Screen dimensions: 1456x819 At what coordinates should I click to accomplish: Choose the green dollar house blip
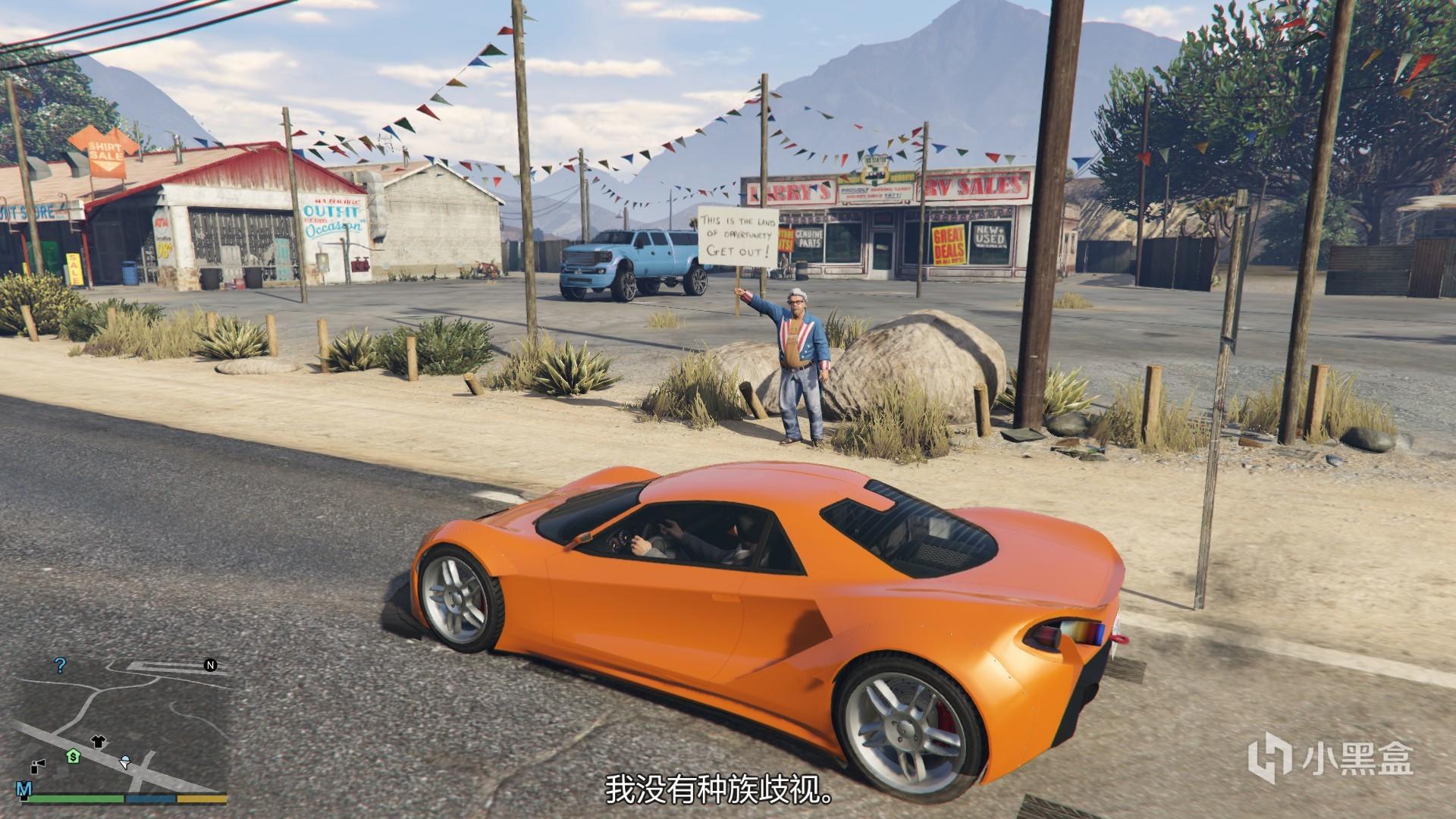73,756
